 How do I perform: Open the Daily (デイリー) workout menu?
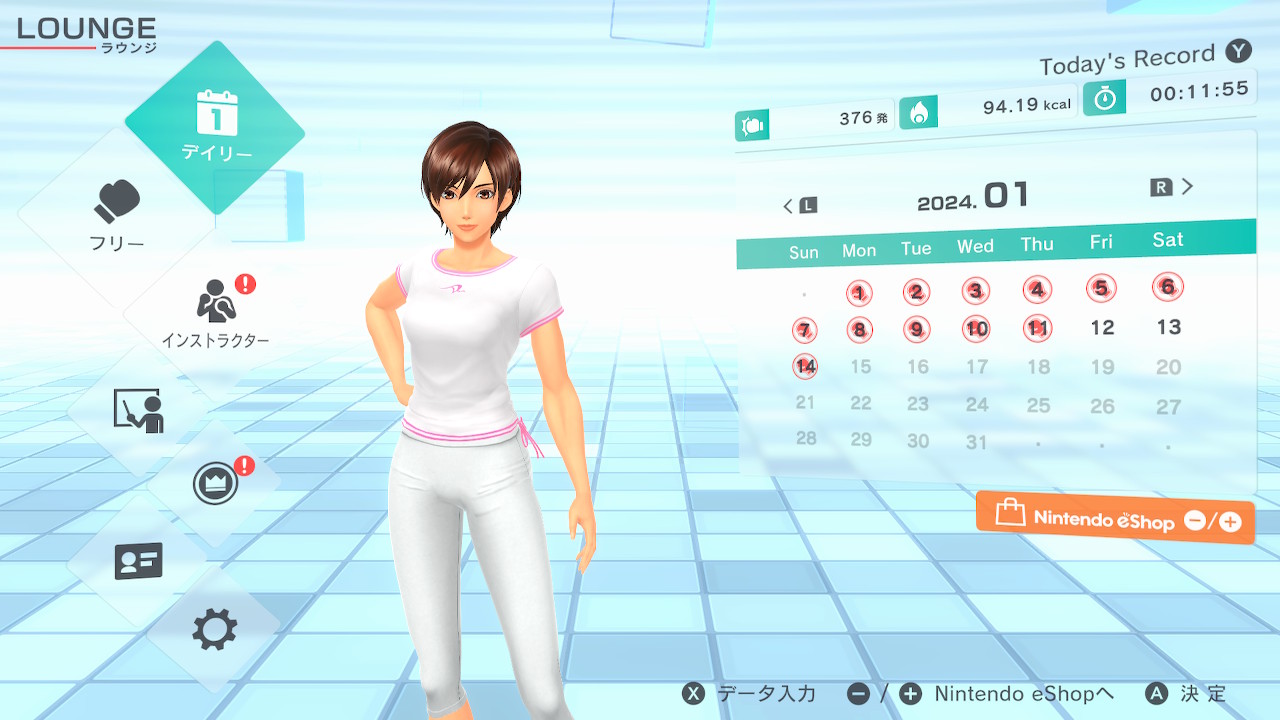pyautogui.click(x=215, y=126)
